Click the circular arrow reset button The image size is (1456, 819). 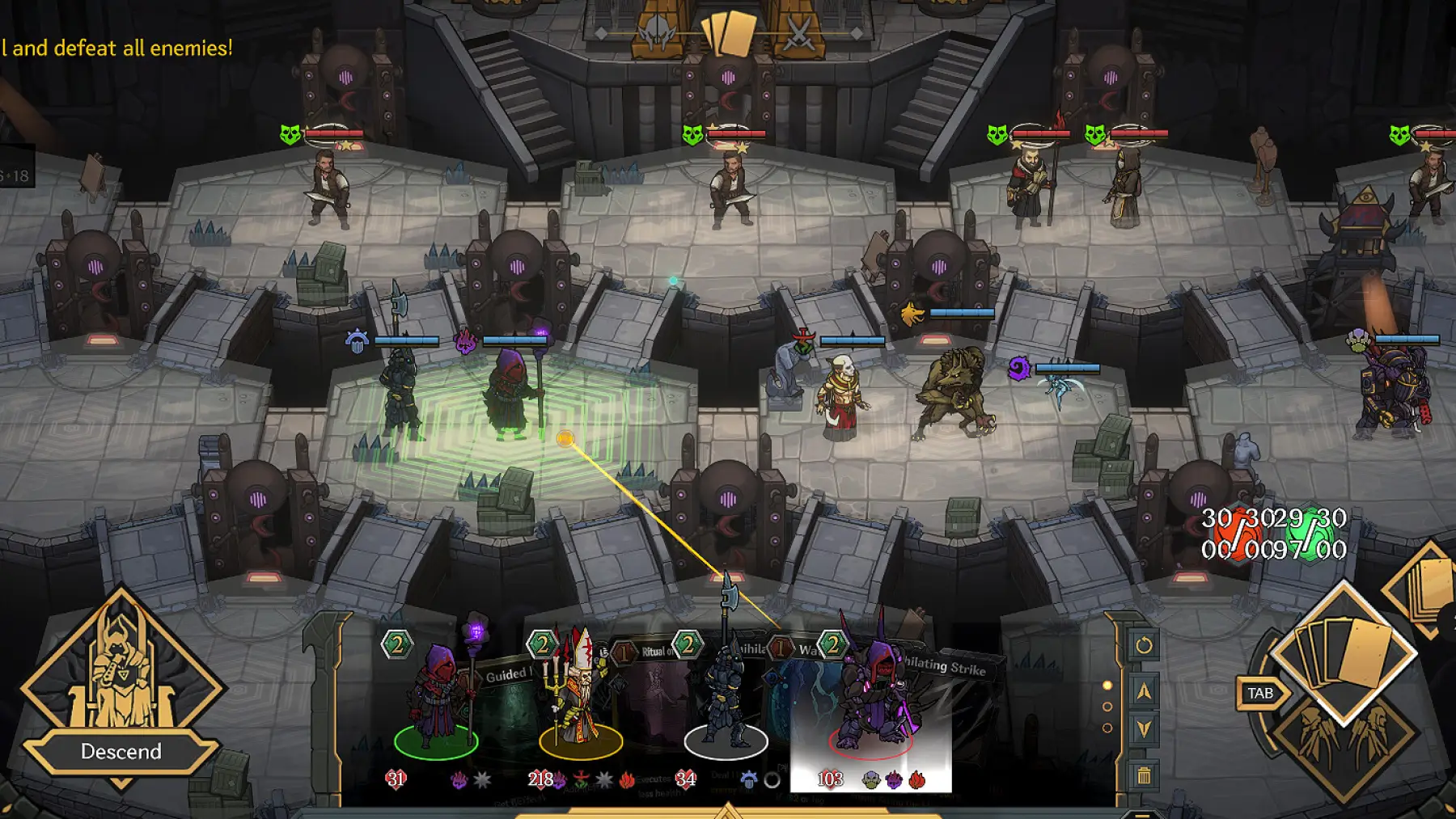[x=1144, y=645]
